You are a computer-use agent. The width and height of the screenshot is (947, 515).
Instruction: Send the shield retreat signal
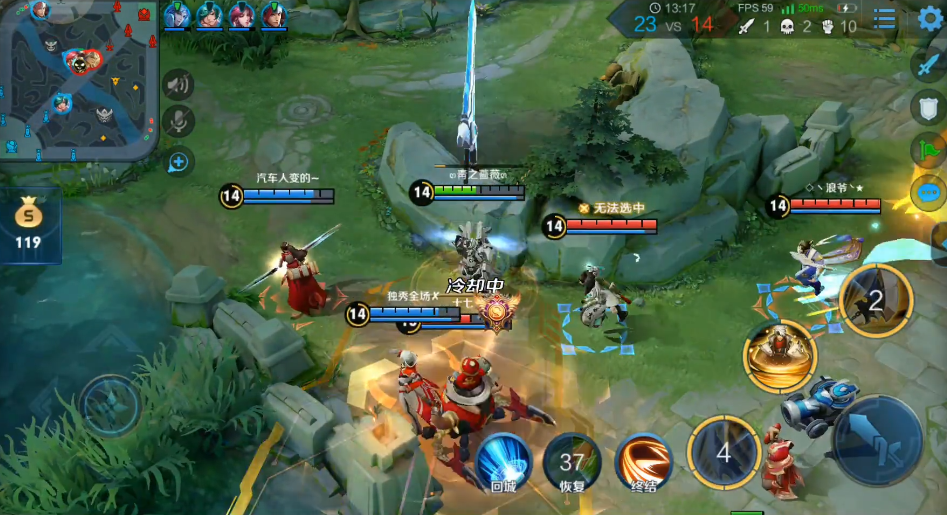pos(927,108)
